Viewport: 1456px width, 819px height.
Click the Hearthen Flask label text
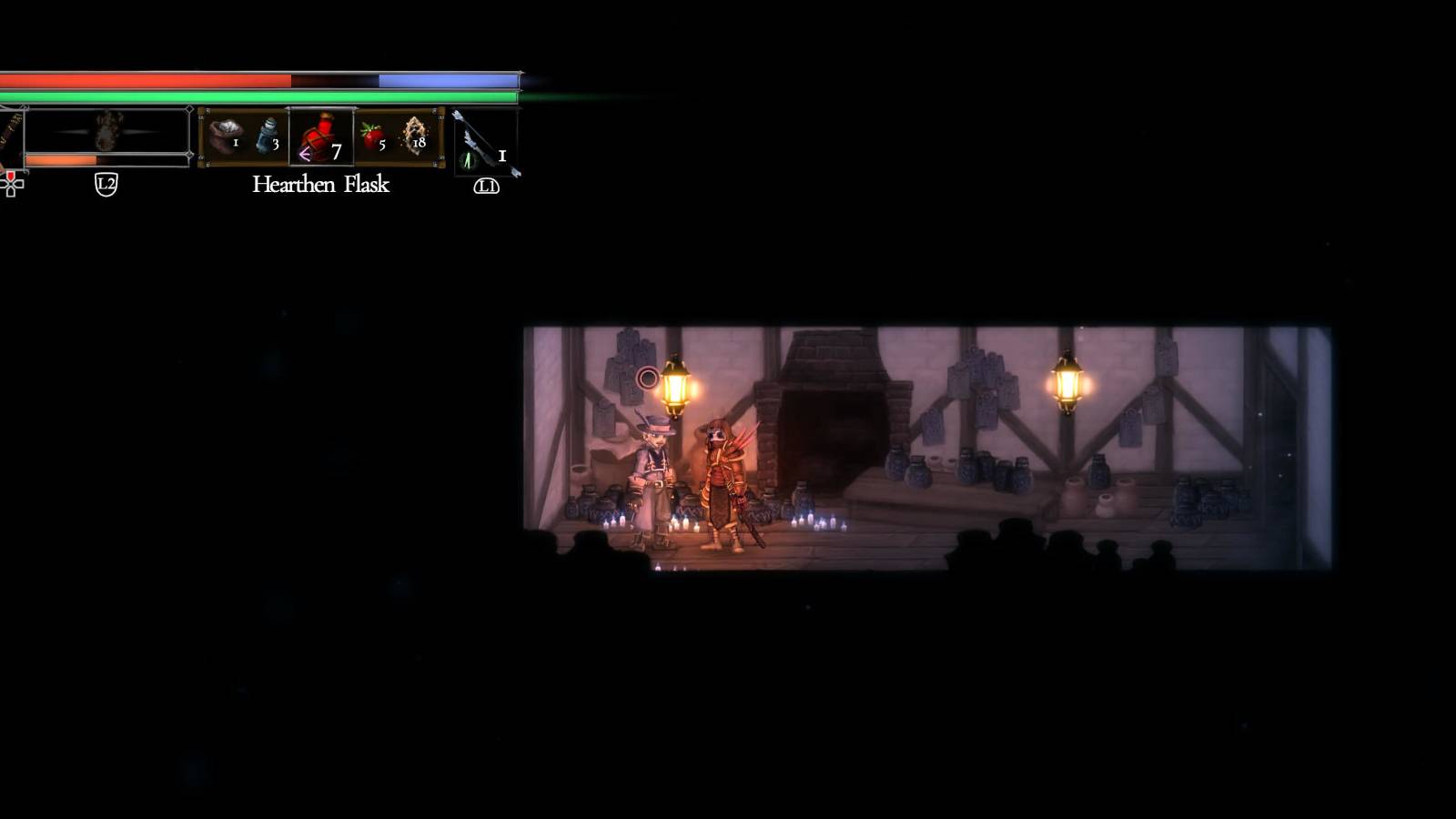pos(320,186)
